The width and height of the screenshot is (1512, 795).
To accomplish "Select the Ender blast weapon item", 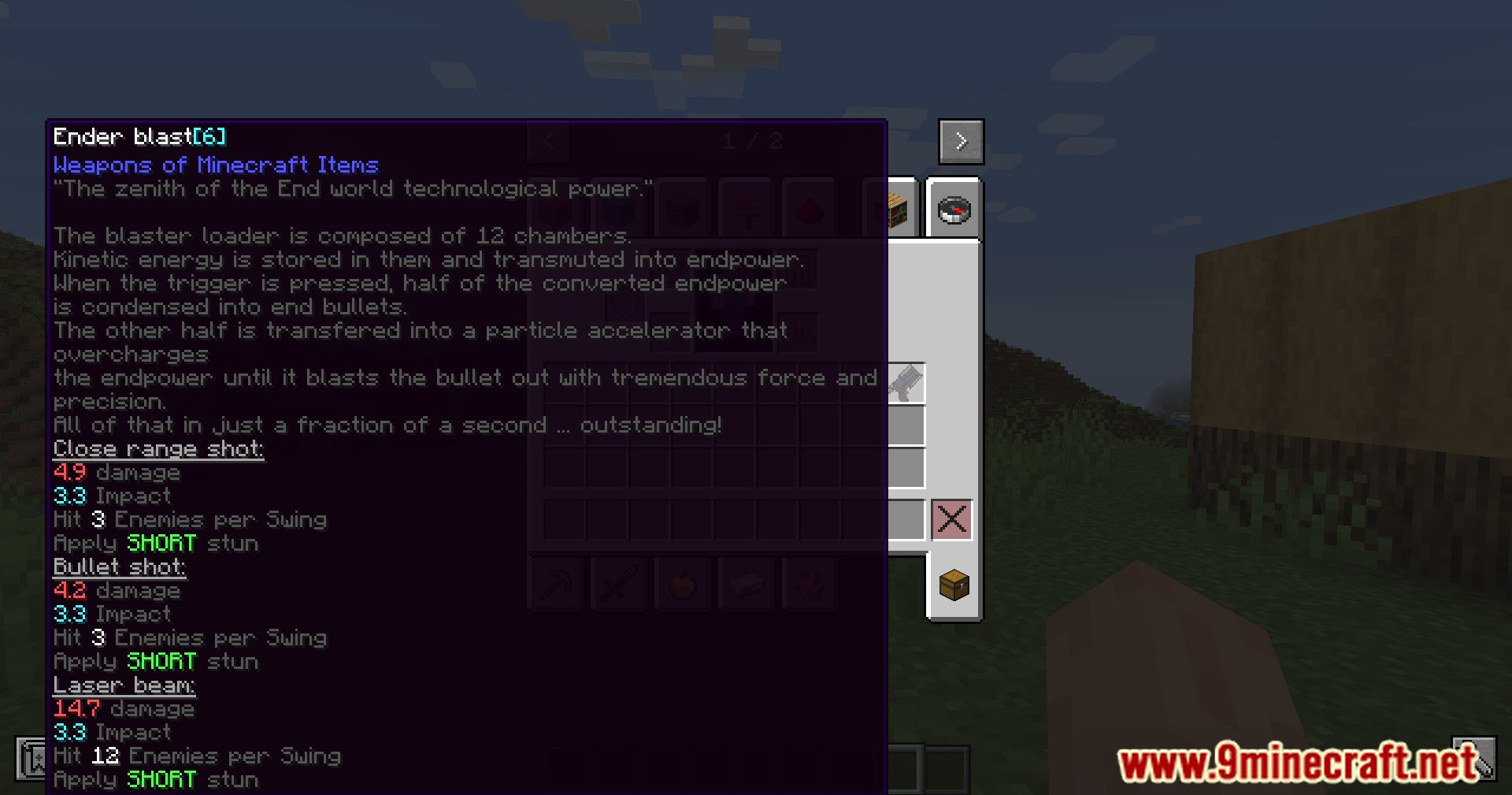I will (906, 384).
